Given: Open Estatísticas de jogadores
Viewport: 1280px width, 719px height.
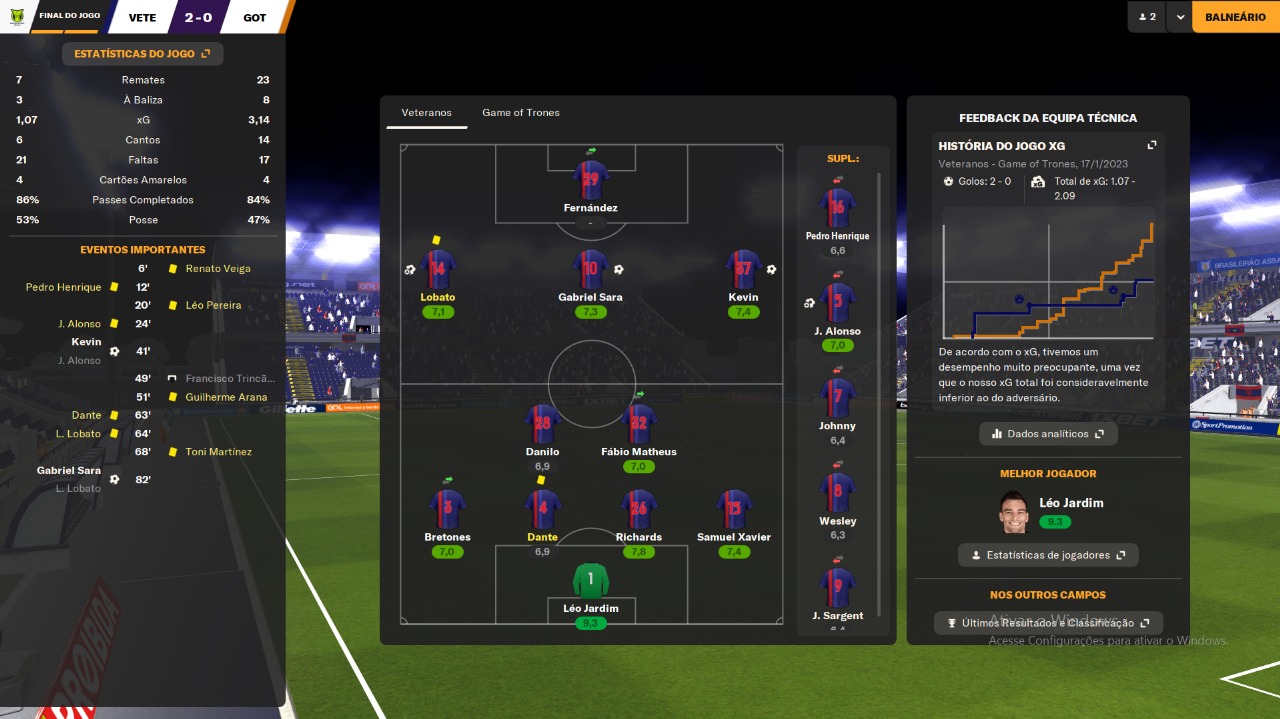Looking at the screenshot, I should [1047, 555].
